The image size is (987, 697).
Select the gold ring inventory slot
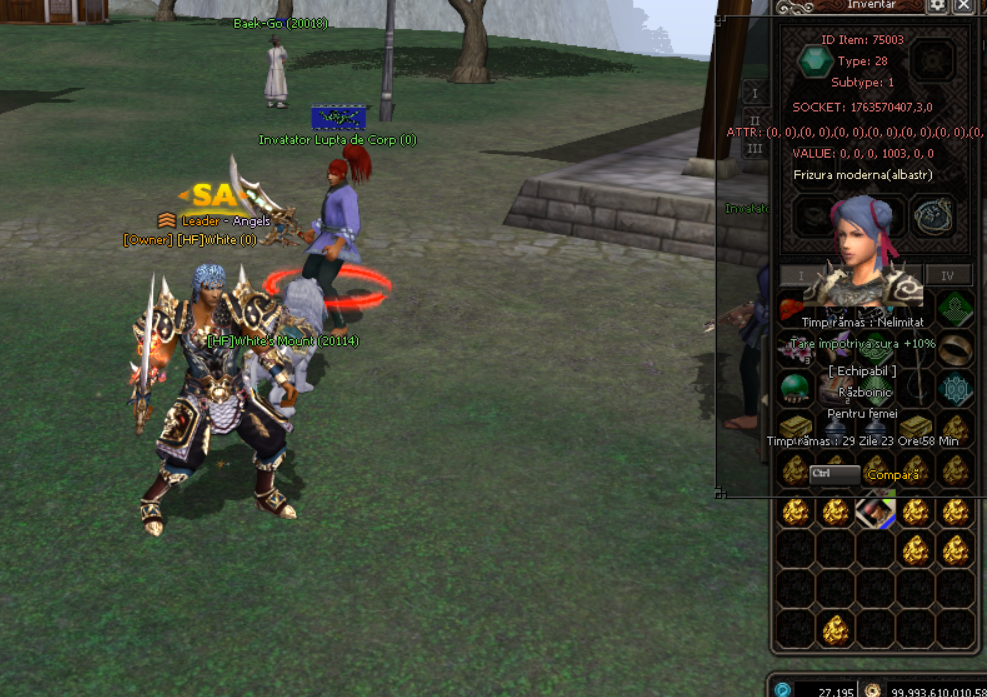click(x=955, y=347)
